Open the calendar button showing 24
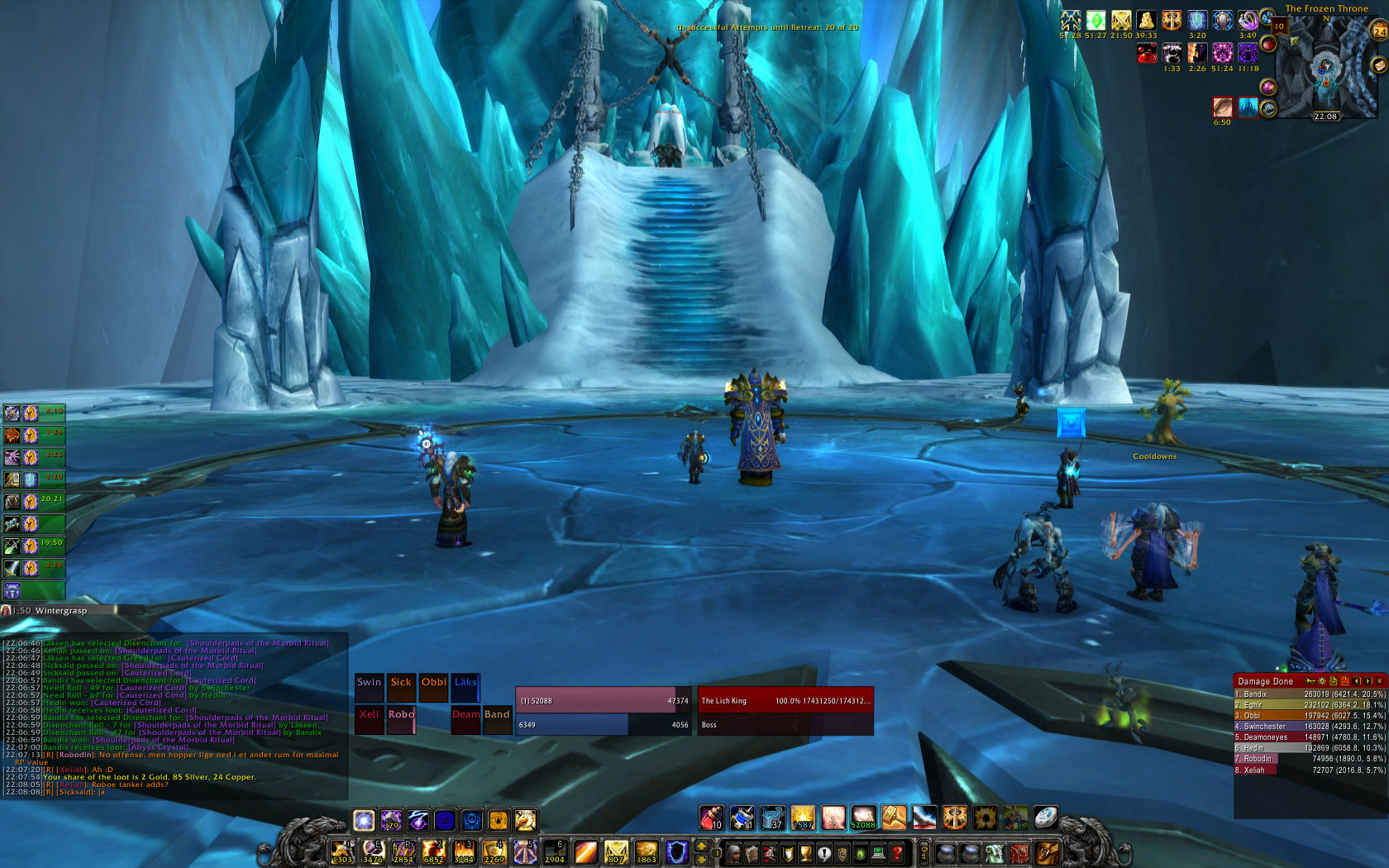 pyautogui.click(x=1379, y=31)
